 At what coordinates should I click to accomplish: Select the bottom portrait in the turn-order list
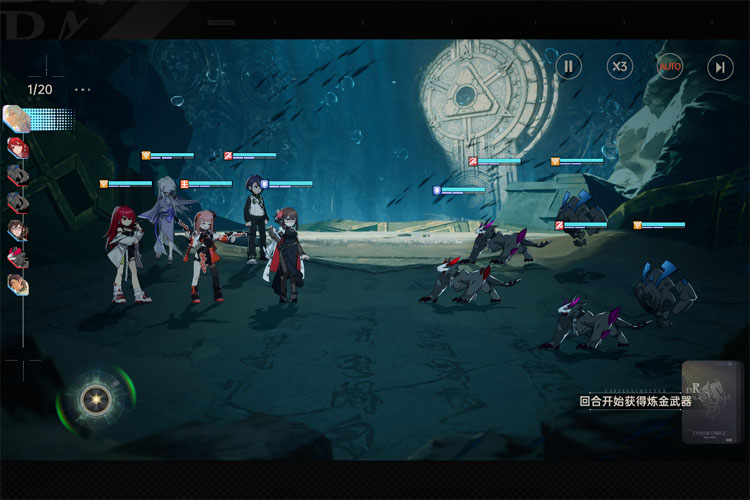pos(17,285)
